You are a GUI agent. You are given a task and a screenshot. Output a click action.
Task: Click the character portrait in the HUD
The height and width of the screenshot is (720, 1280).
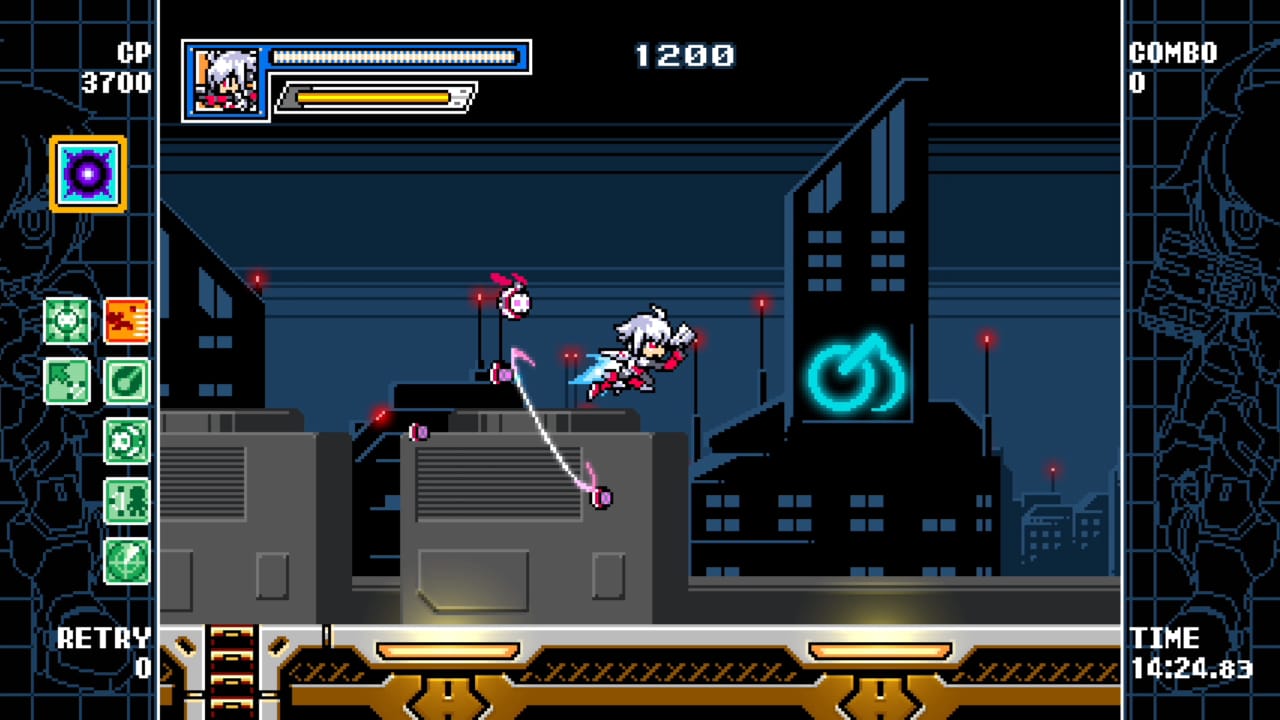tap(224, 80)
